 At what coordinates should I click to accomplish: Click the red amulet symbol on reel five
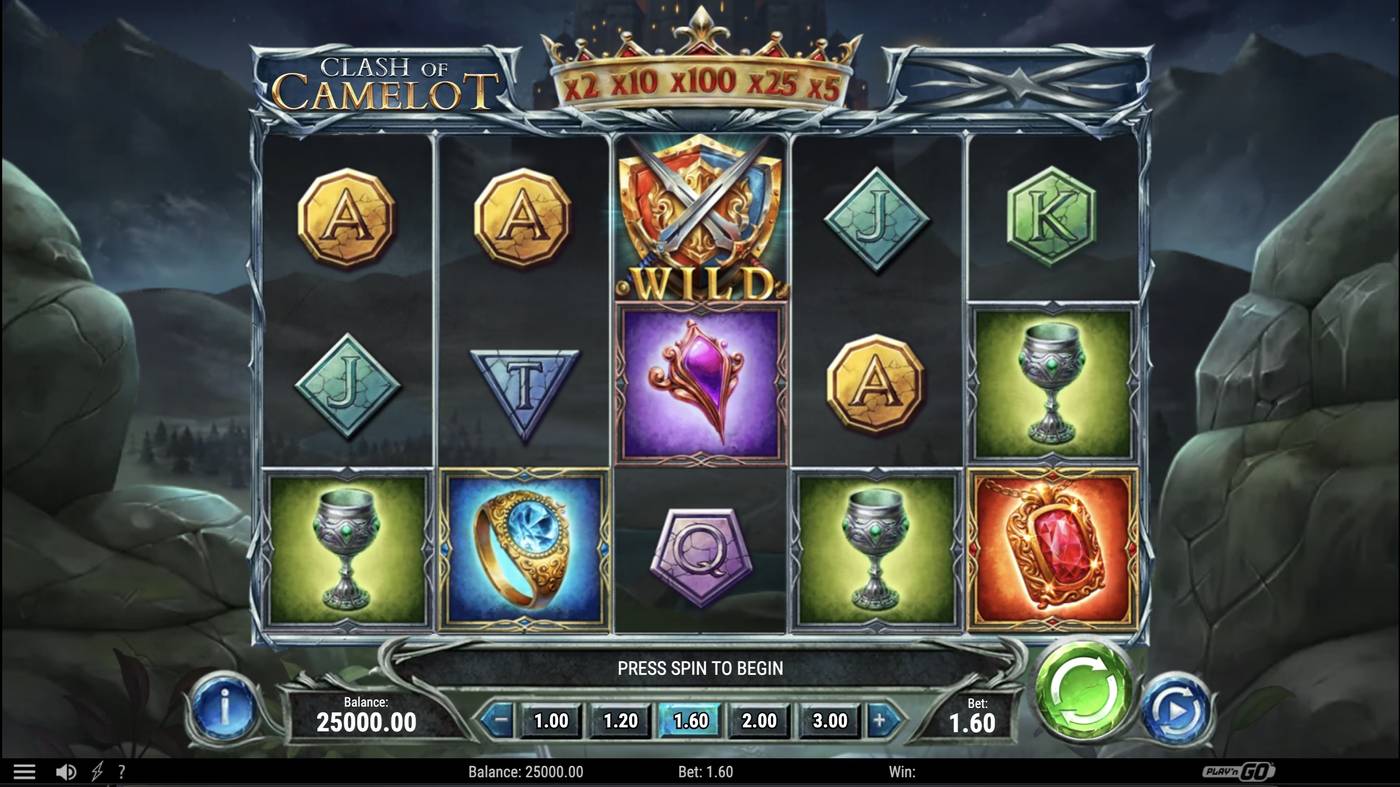click(x=1049, y=549)
